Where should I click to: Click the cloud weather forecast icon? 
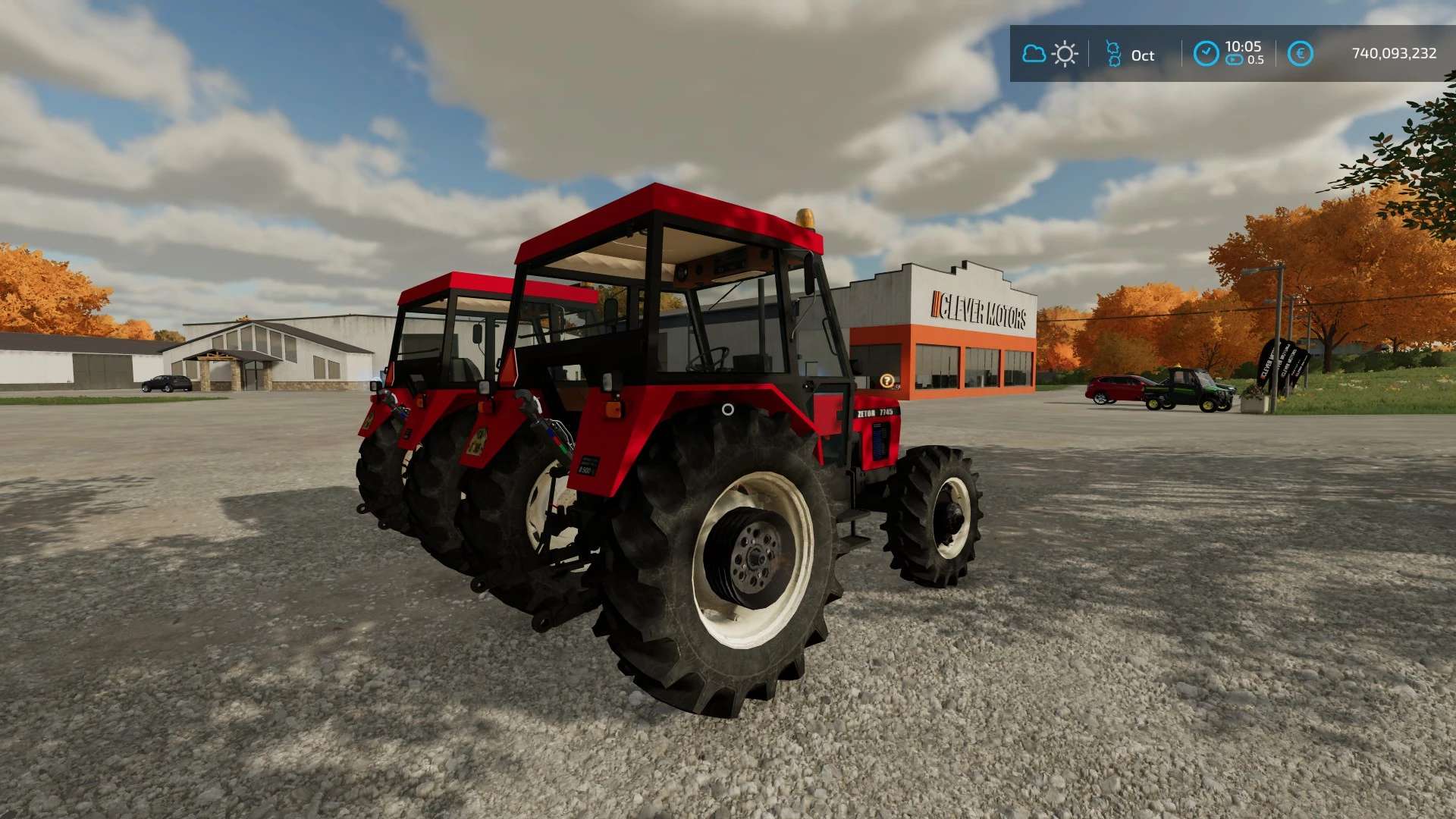(x=1034, y=54)
